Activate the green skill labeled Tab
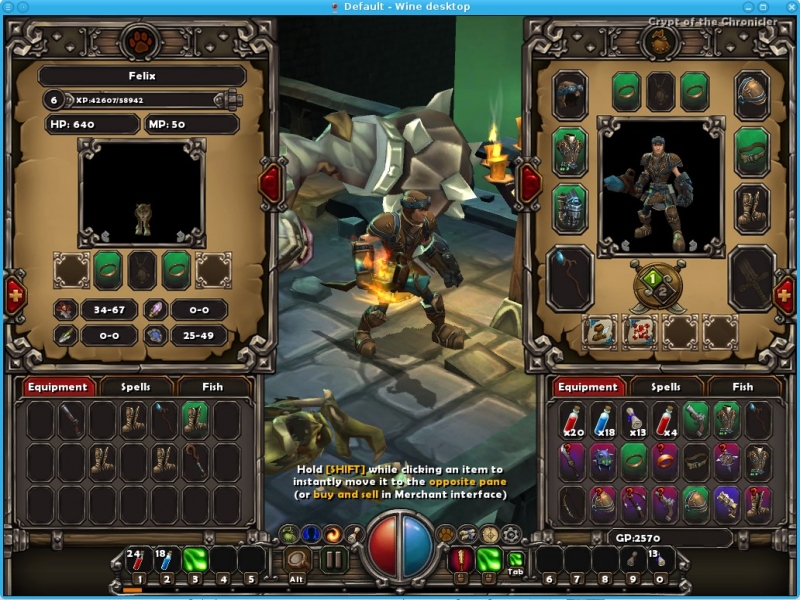This screenshot has width=800, height=600. (516, 559)
